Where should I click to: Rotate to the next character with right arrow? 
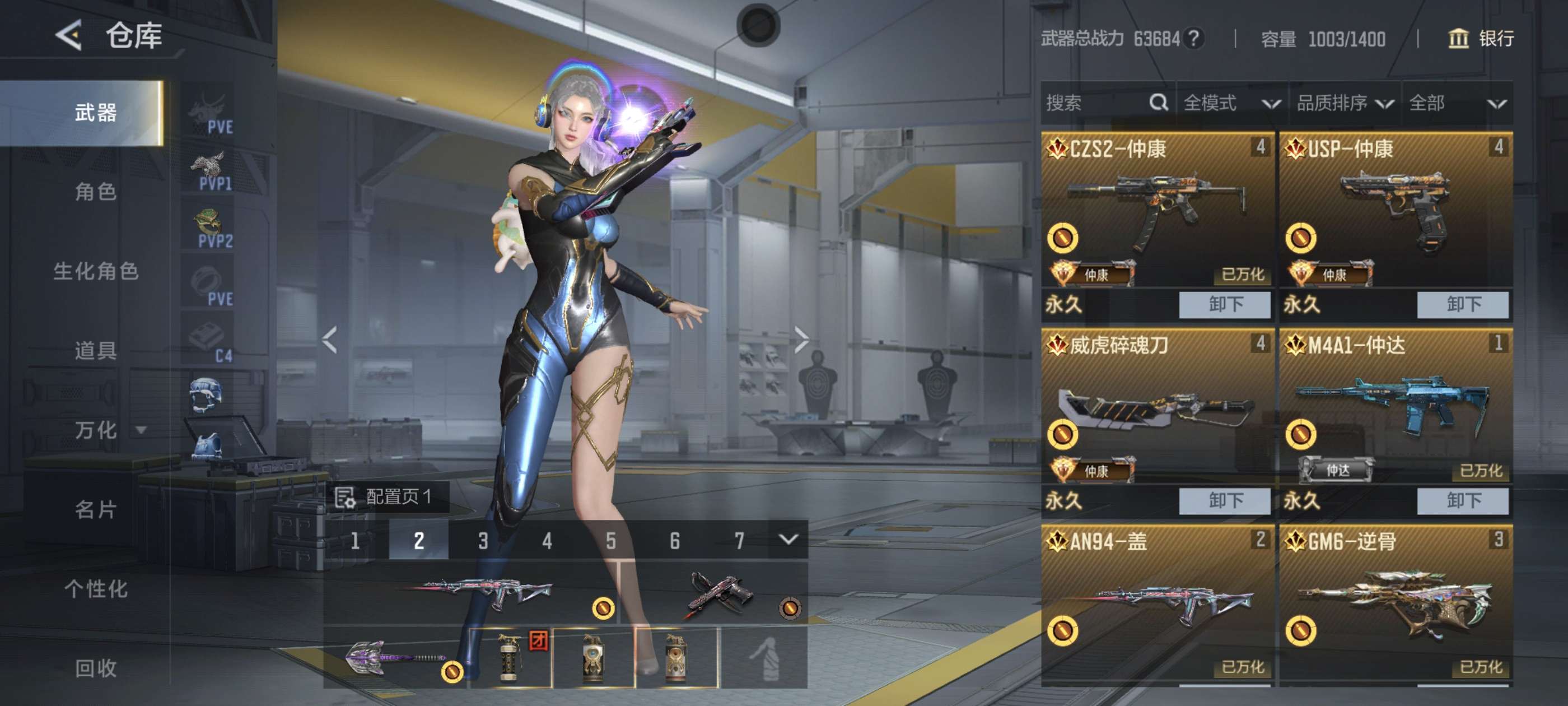click(801, 340)
